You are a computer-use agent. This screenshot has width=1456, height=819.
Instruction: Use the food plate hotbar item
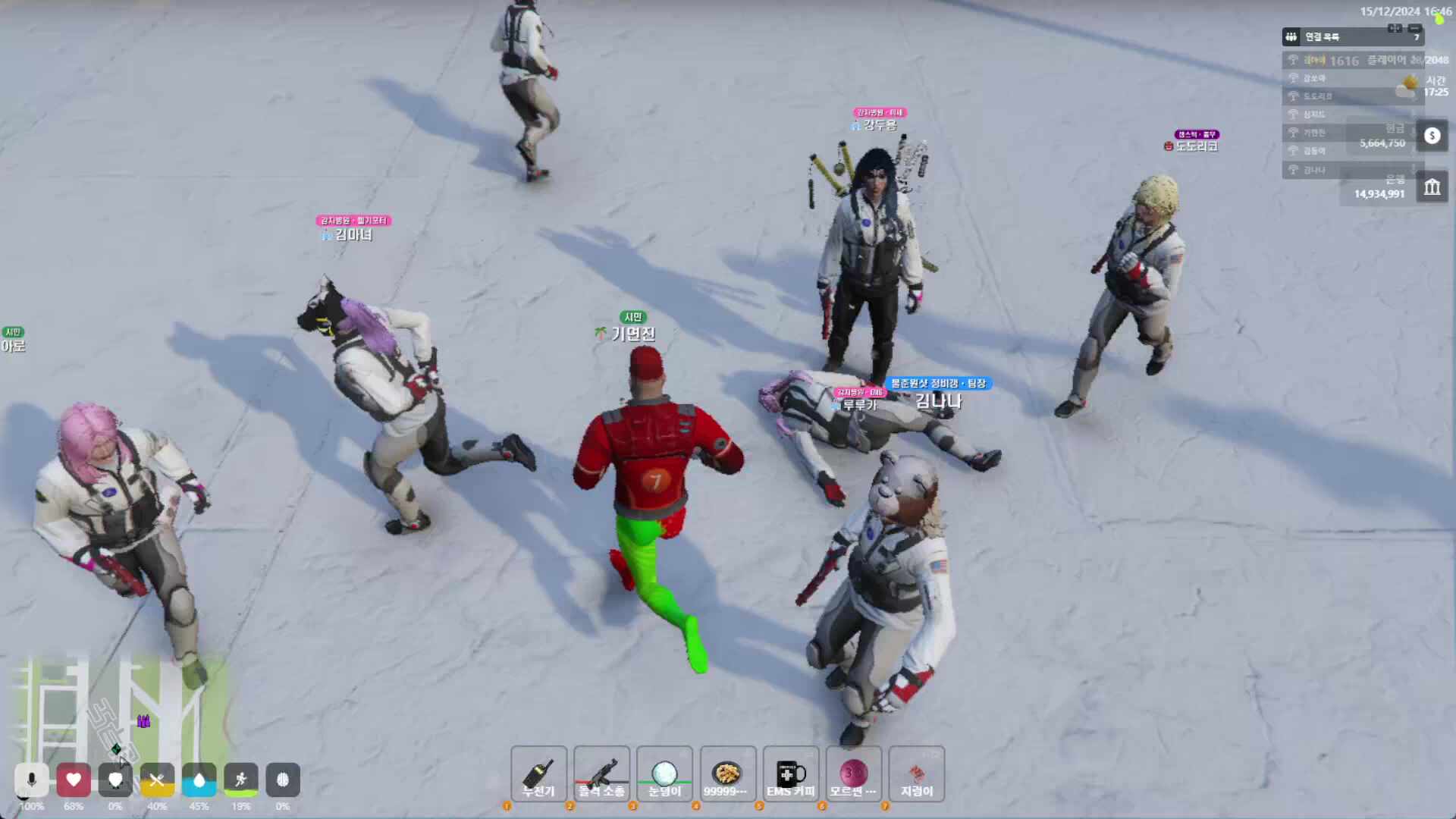tap(727, 774)
